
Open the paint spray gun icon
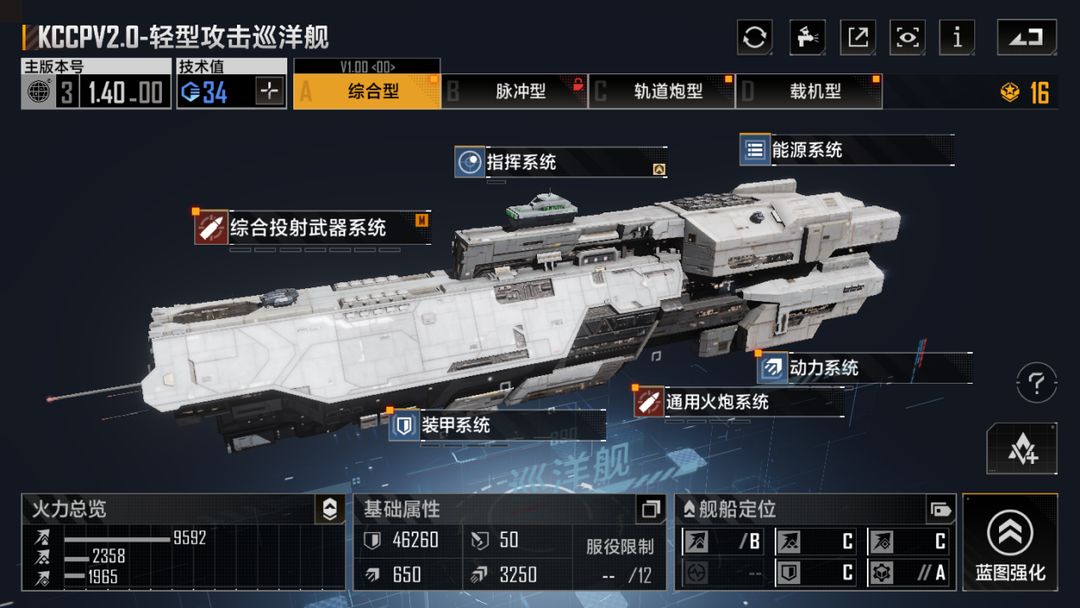click(x=806, y=38)
